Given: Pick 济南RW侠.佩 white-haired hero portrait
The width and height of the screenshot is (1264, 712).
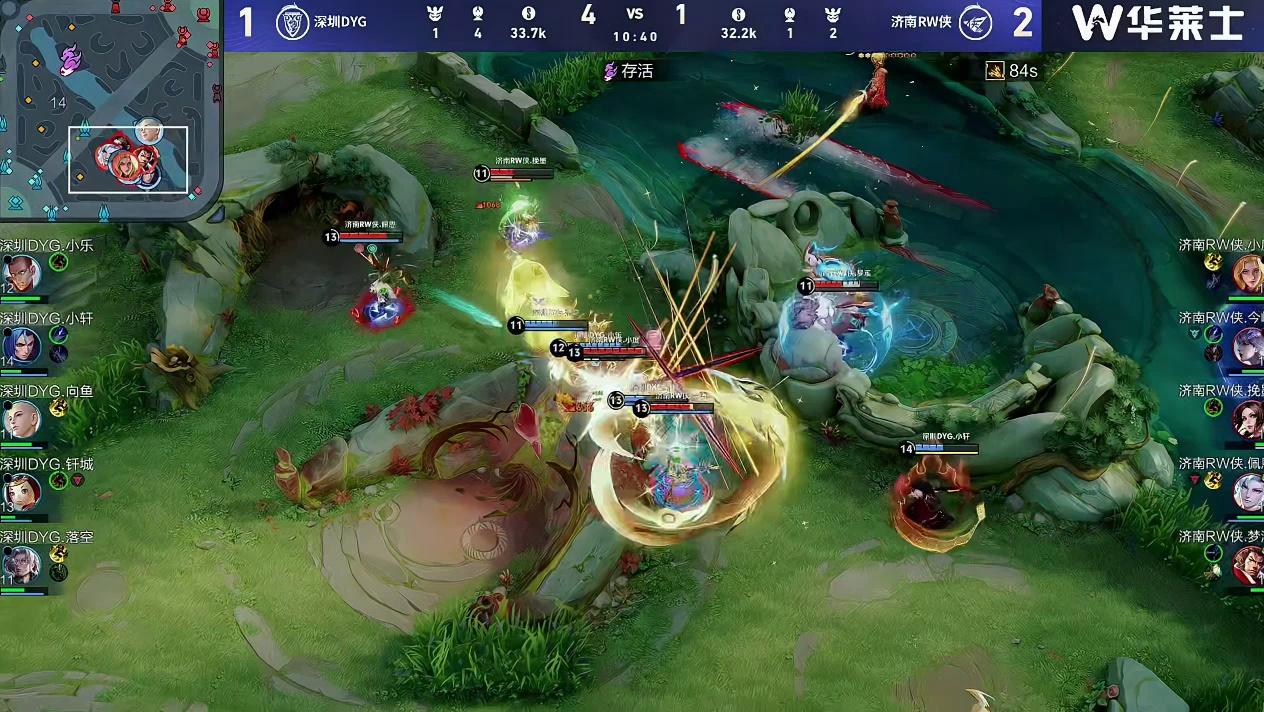Looking at the screenshot, I should pyautogui.click(x=1247, y=492).
